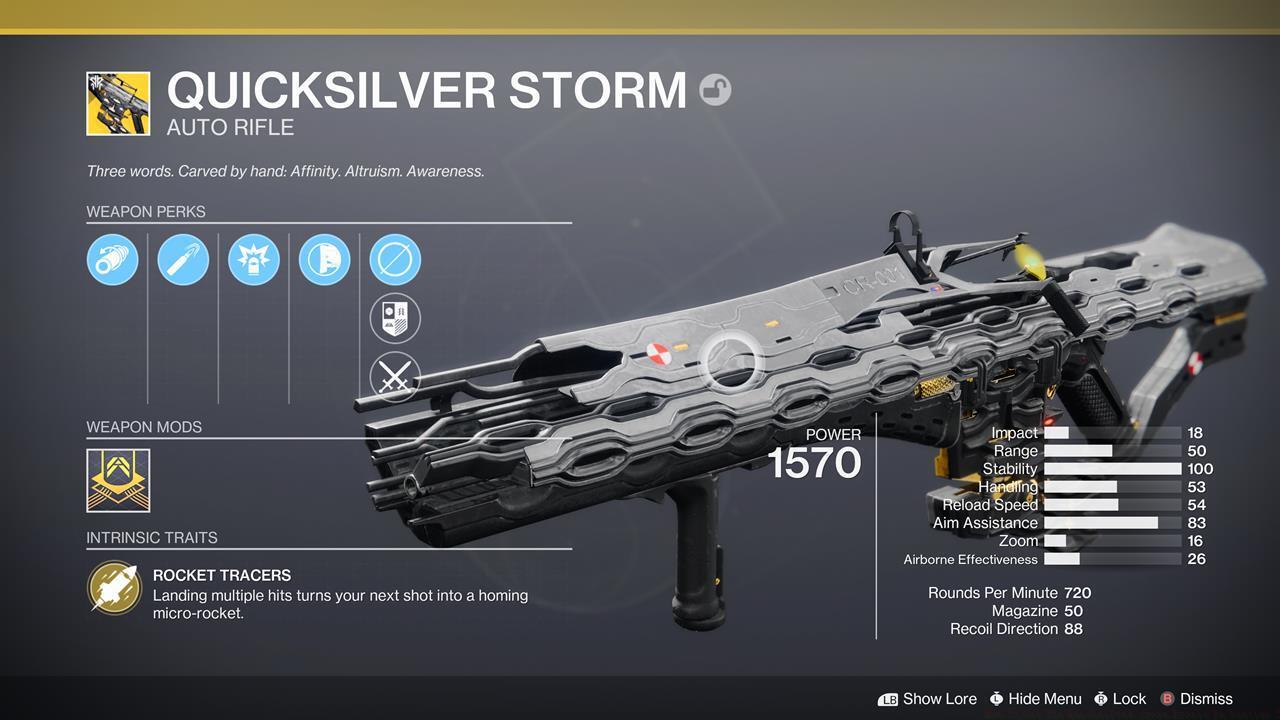Lock the Quicksilver Storm weapon

point(1130,699)
